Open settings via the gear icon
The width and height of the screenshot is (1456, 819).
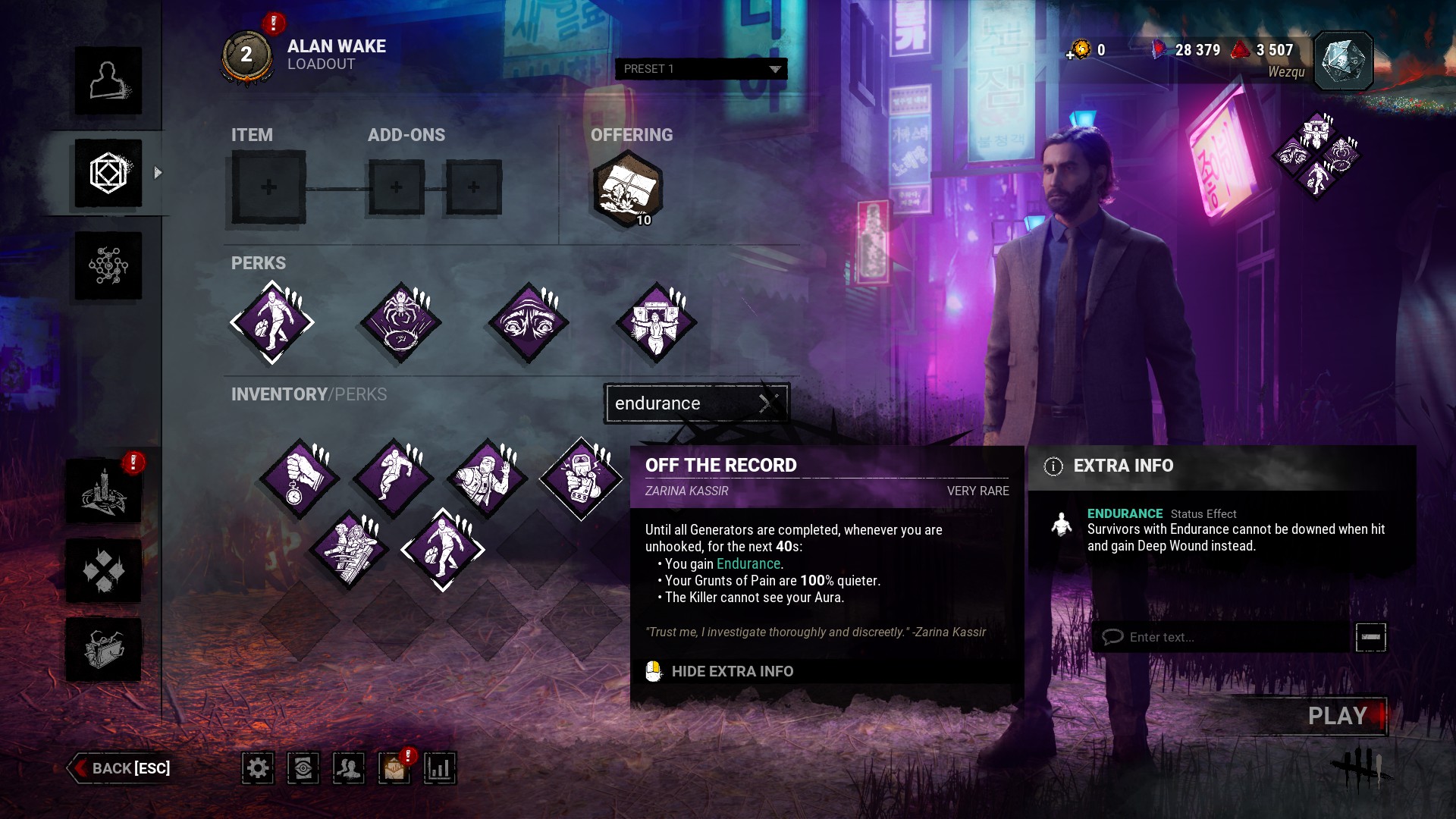point(258,768)
